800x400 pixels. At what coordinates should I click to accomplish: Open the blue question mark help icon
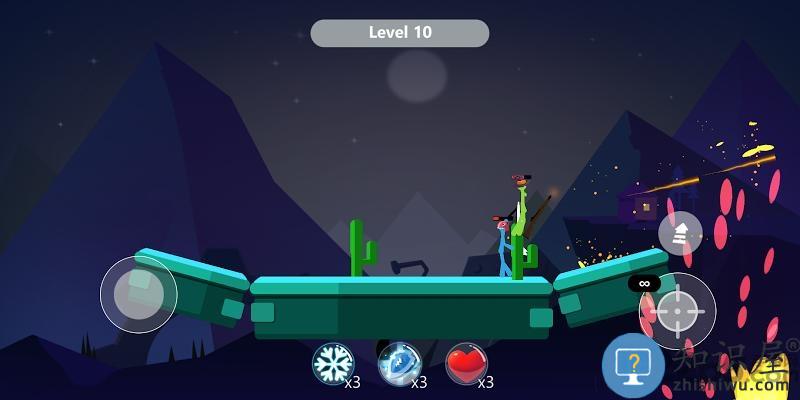pos(633,364)
